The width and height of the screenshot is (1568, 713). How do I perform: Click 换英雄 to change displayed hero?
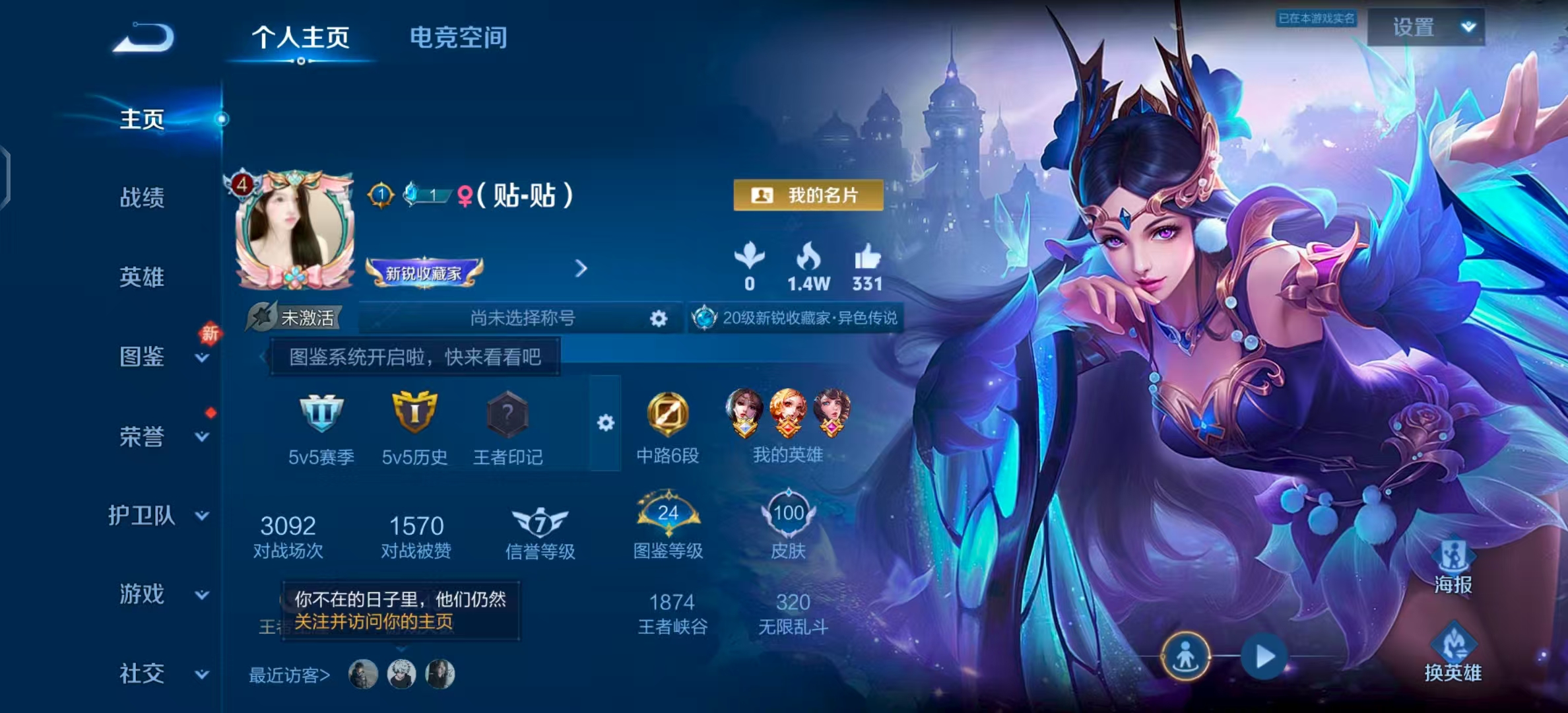(x=1453, y=654)
